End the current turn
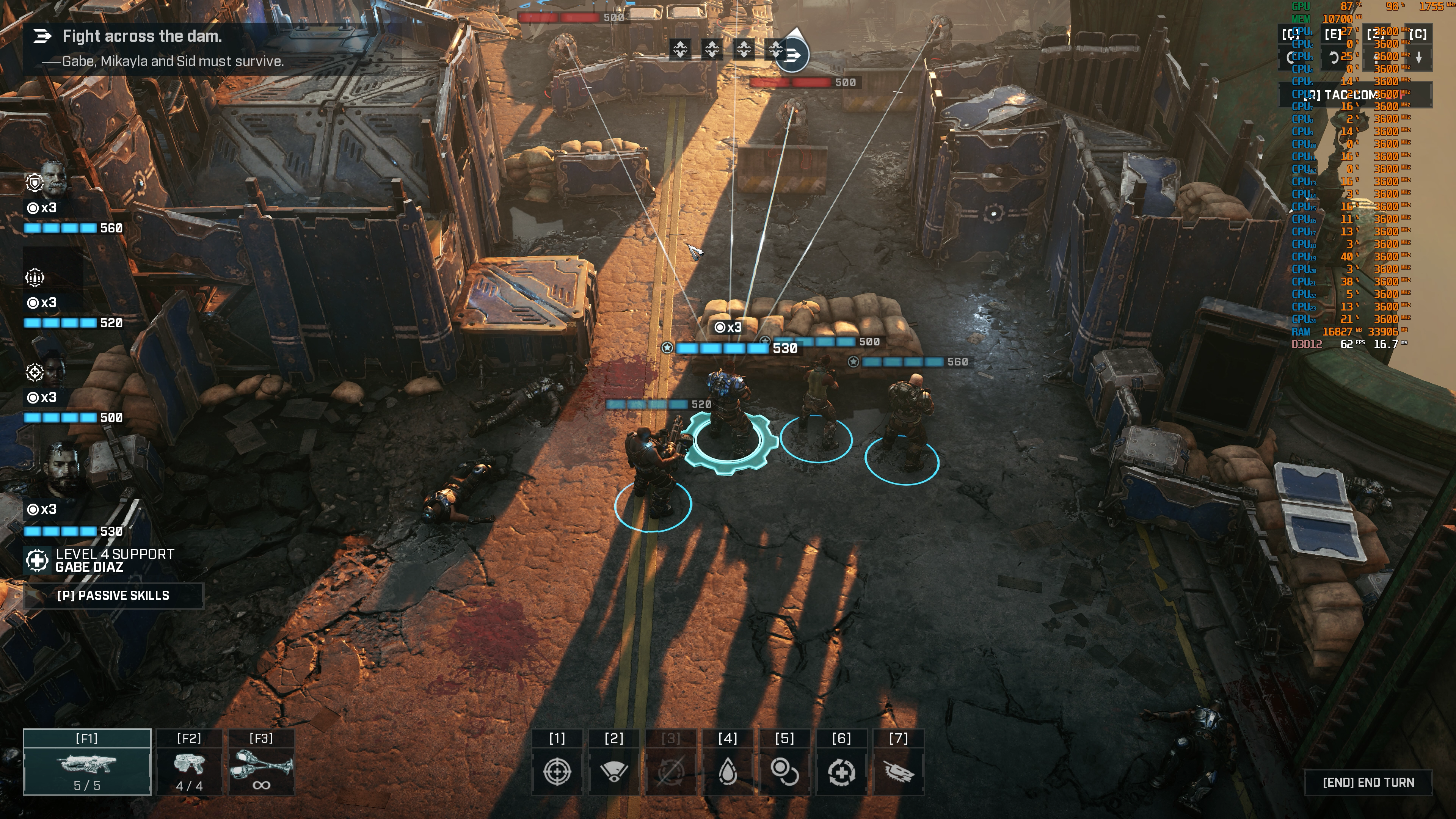This screenshot has width=1456, height=819. coord(1368,782)
